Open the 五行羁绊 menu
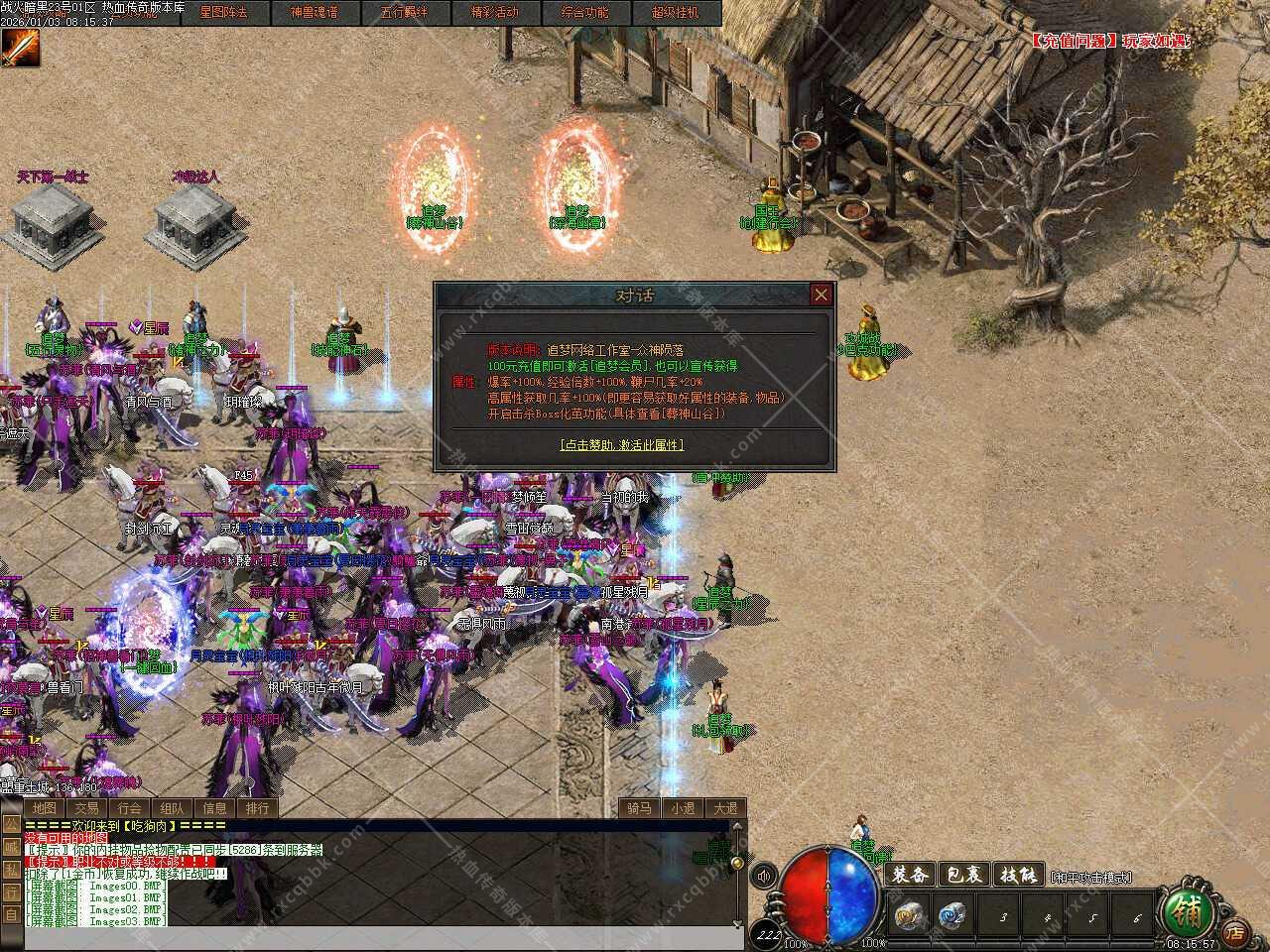 404,13
